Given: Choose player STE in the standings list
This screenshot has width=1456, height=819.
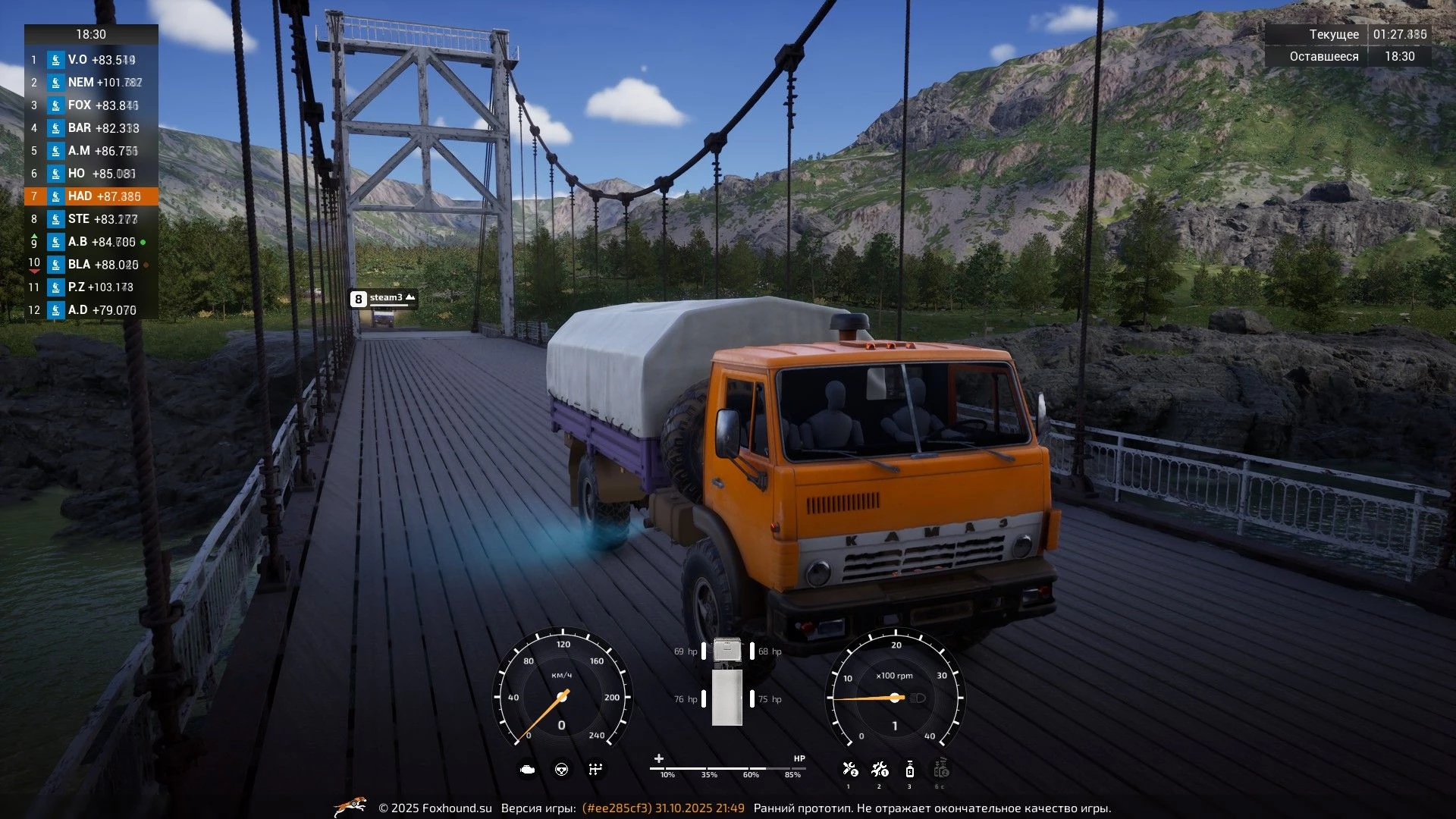Looking at the screenshot, I should click(x=91, y=219).
